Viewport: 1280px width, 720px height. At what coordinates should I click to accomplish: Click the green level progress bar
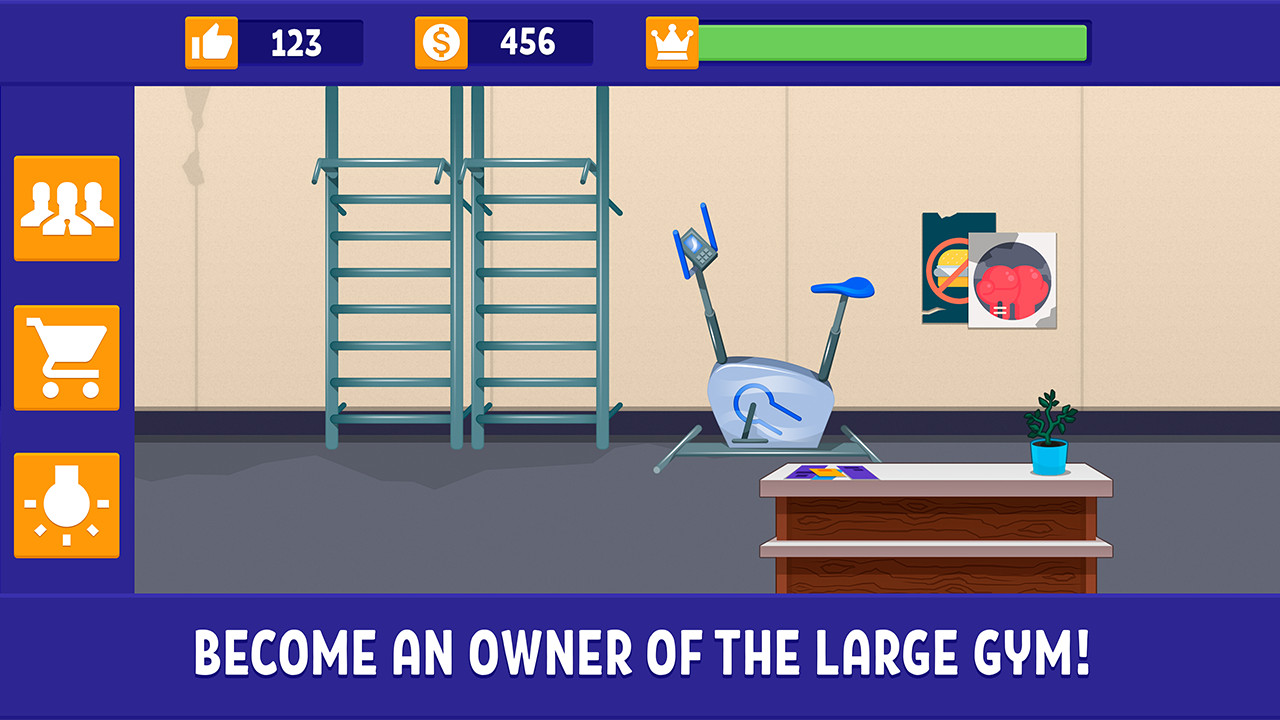(x=895, y=42)
